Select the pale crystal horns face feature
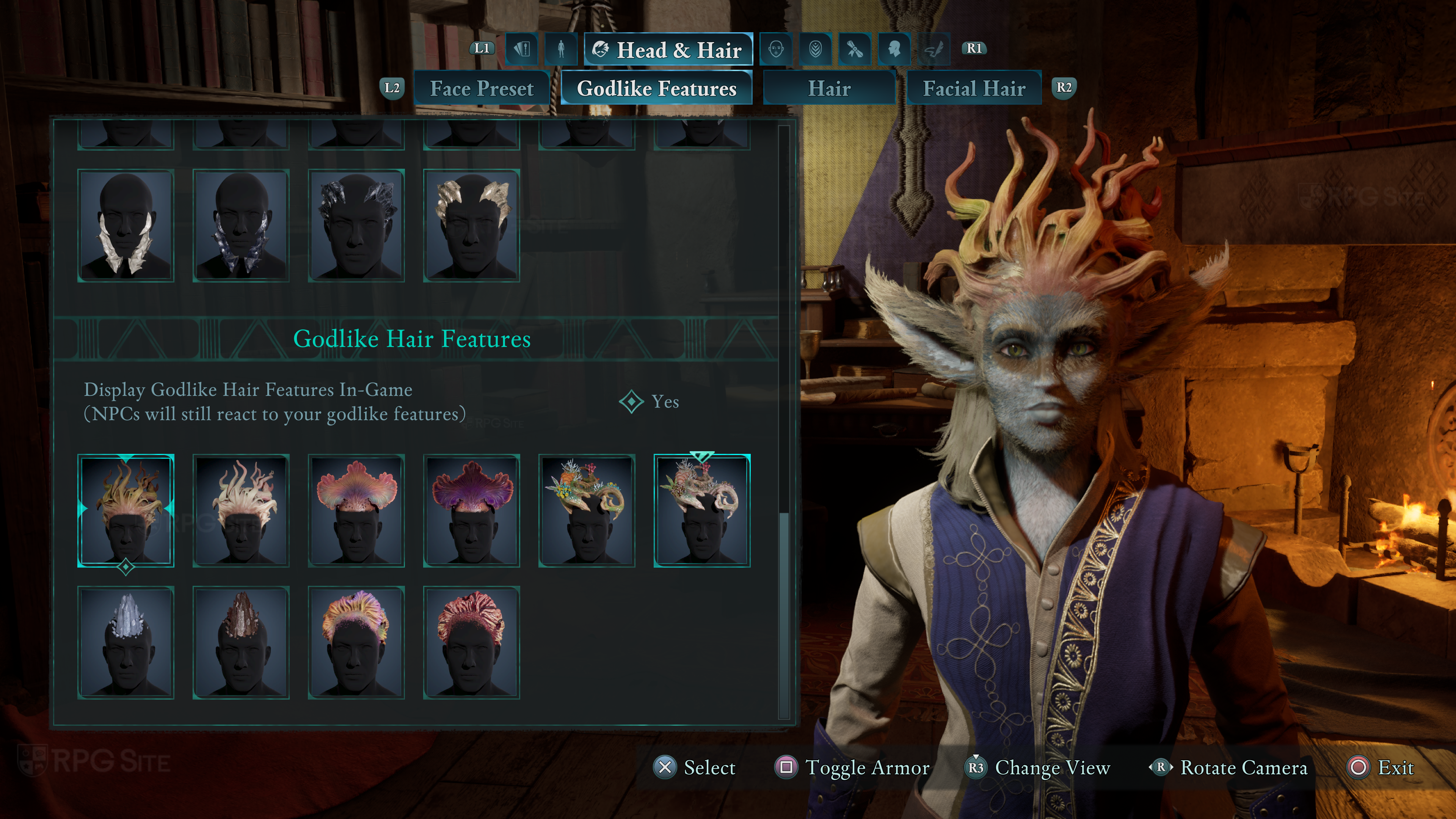This screenshot has width=1456, height=819. coord(471,226)
